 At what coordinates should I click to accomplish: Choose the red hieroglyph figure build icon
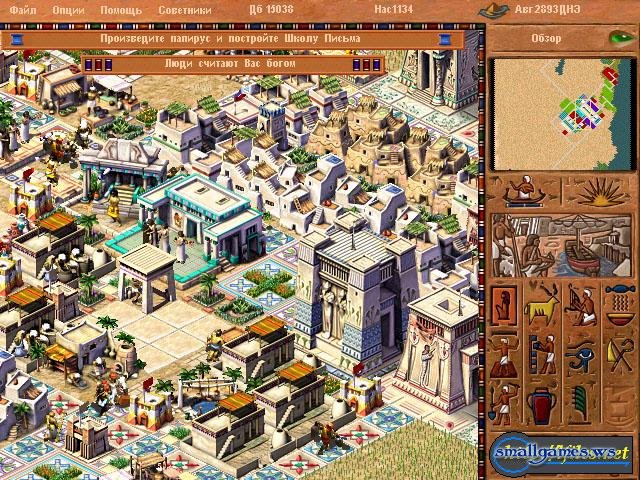pyautogui.click(x=506, y=304)
